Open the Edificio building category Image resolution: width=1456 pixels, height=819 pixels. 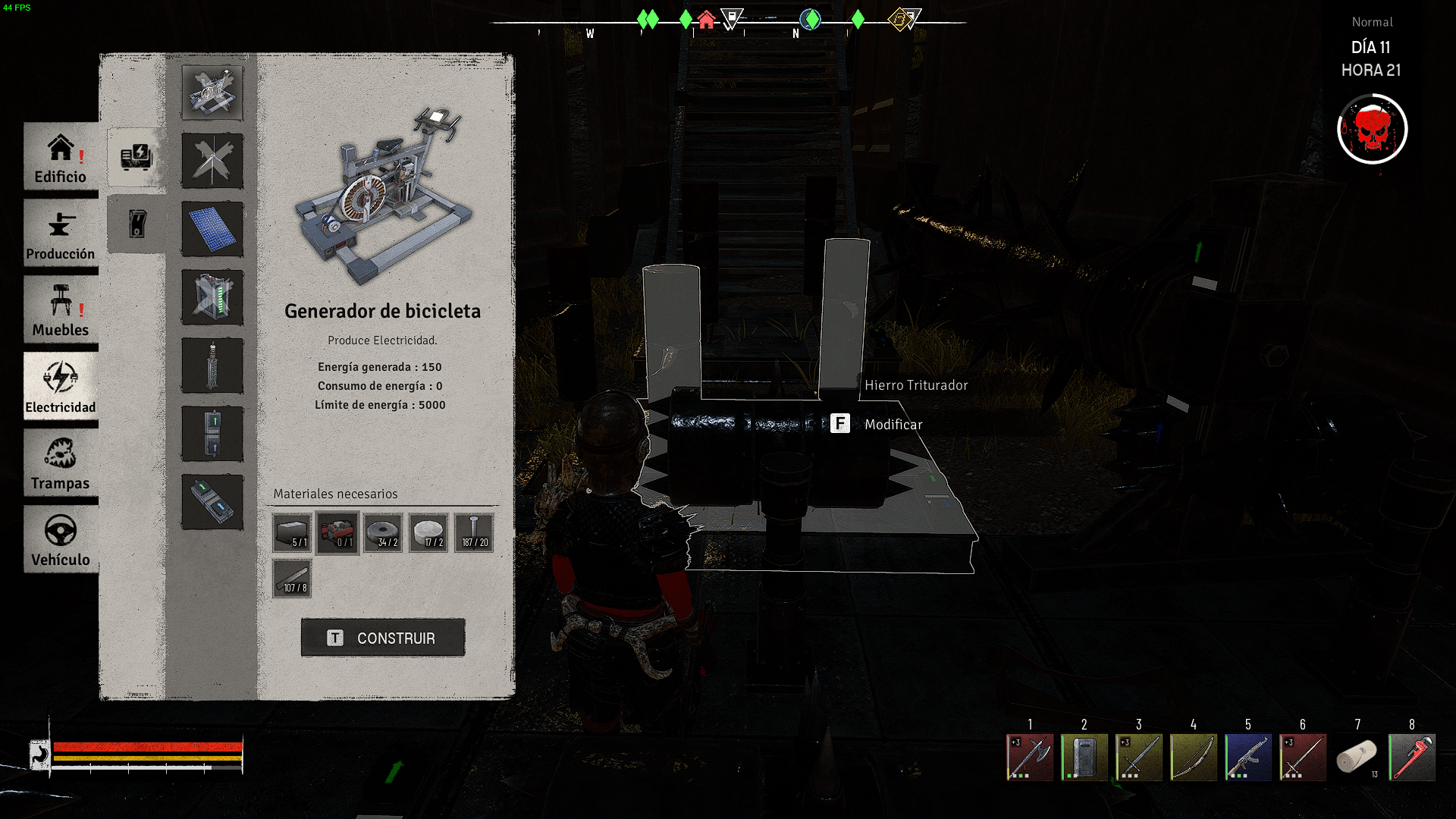(x=61, y=157)
